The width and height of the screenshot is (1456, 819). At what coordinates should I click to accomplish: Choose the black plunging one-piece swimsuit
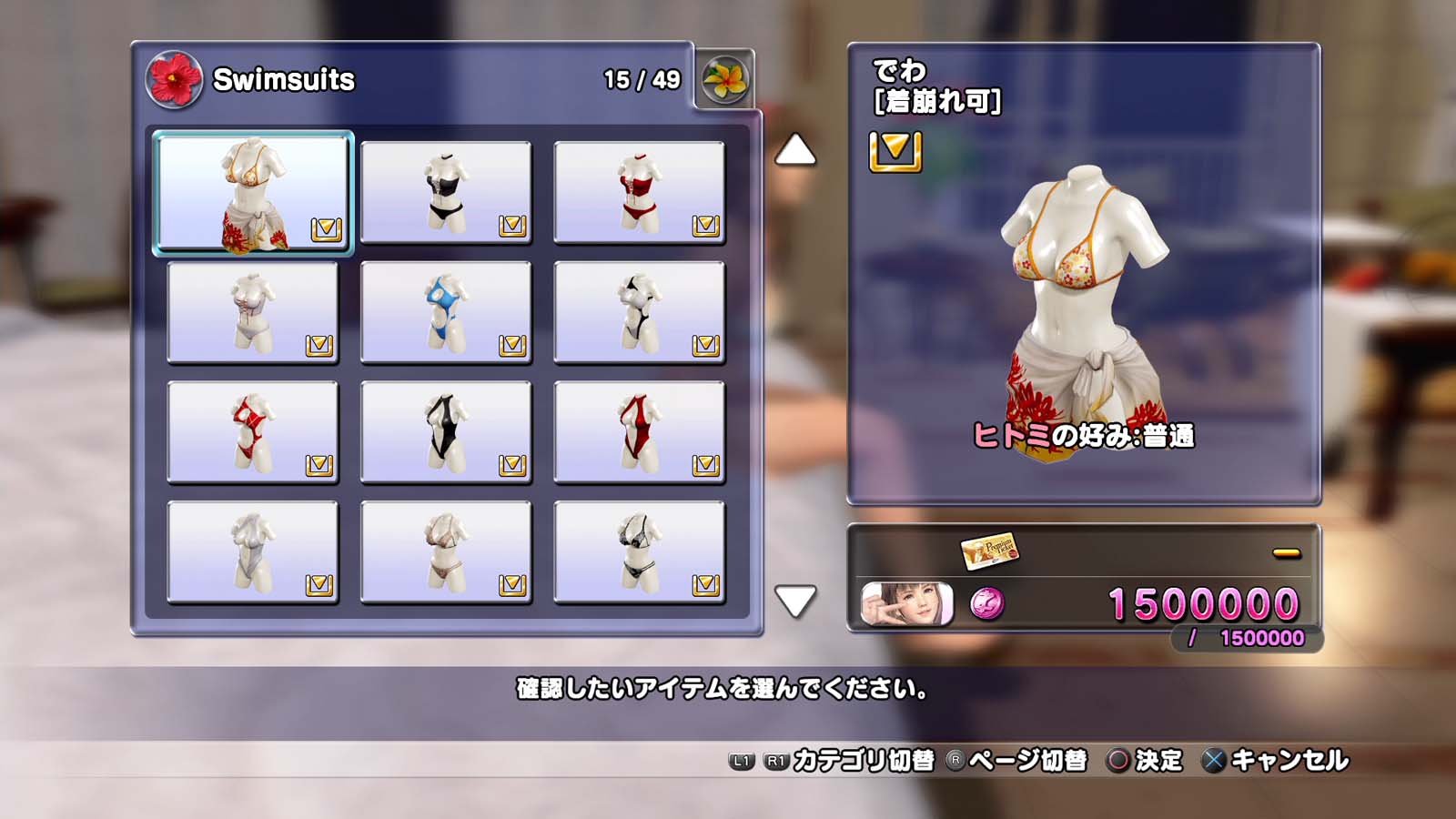pyautogui.click(x=446, y=432)
